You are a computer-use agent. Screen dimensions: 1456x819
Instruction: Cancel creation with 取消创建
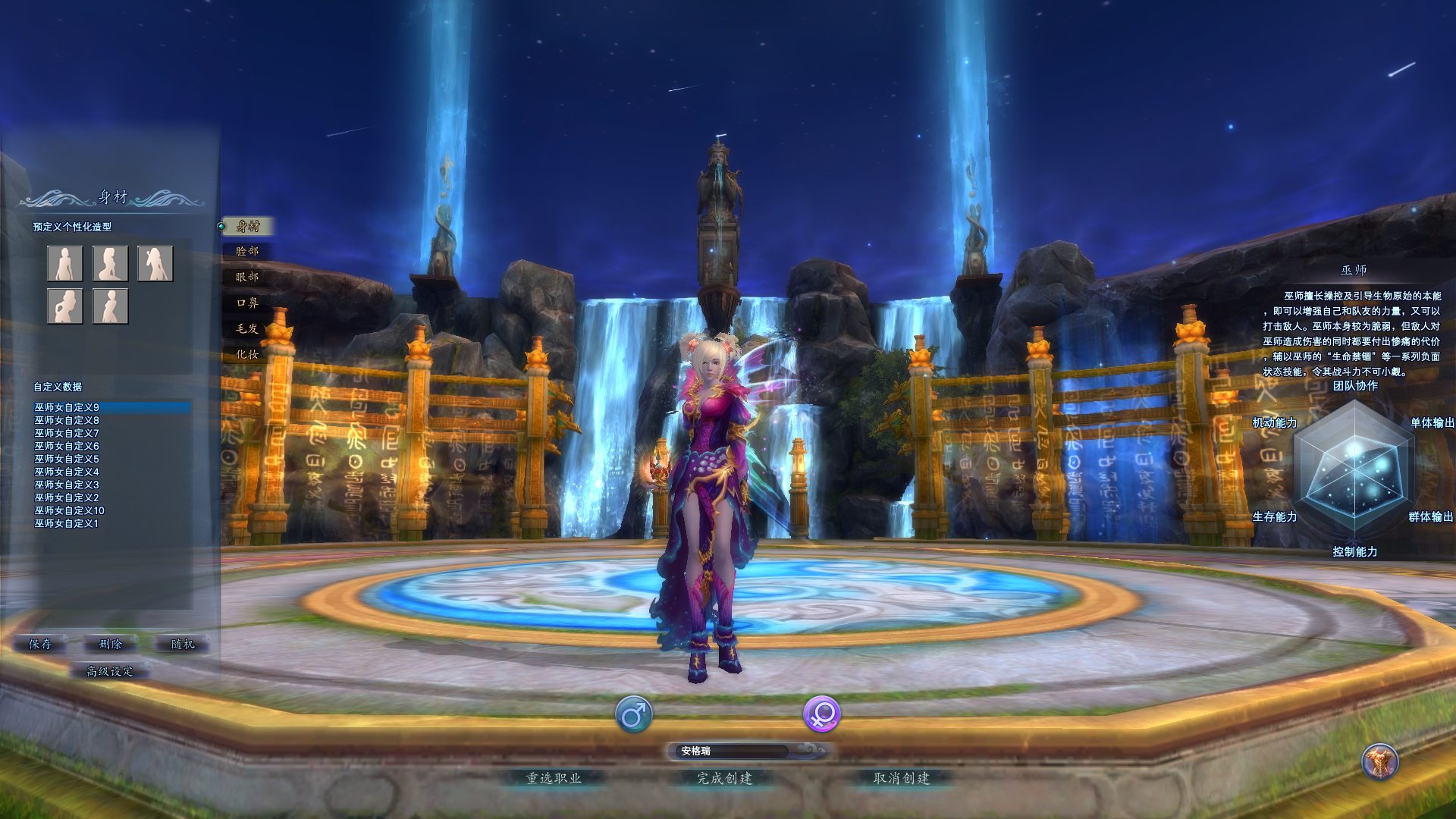[902, 778]
